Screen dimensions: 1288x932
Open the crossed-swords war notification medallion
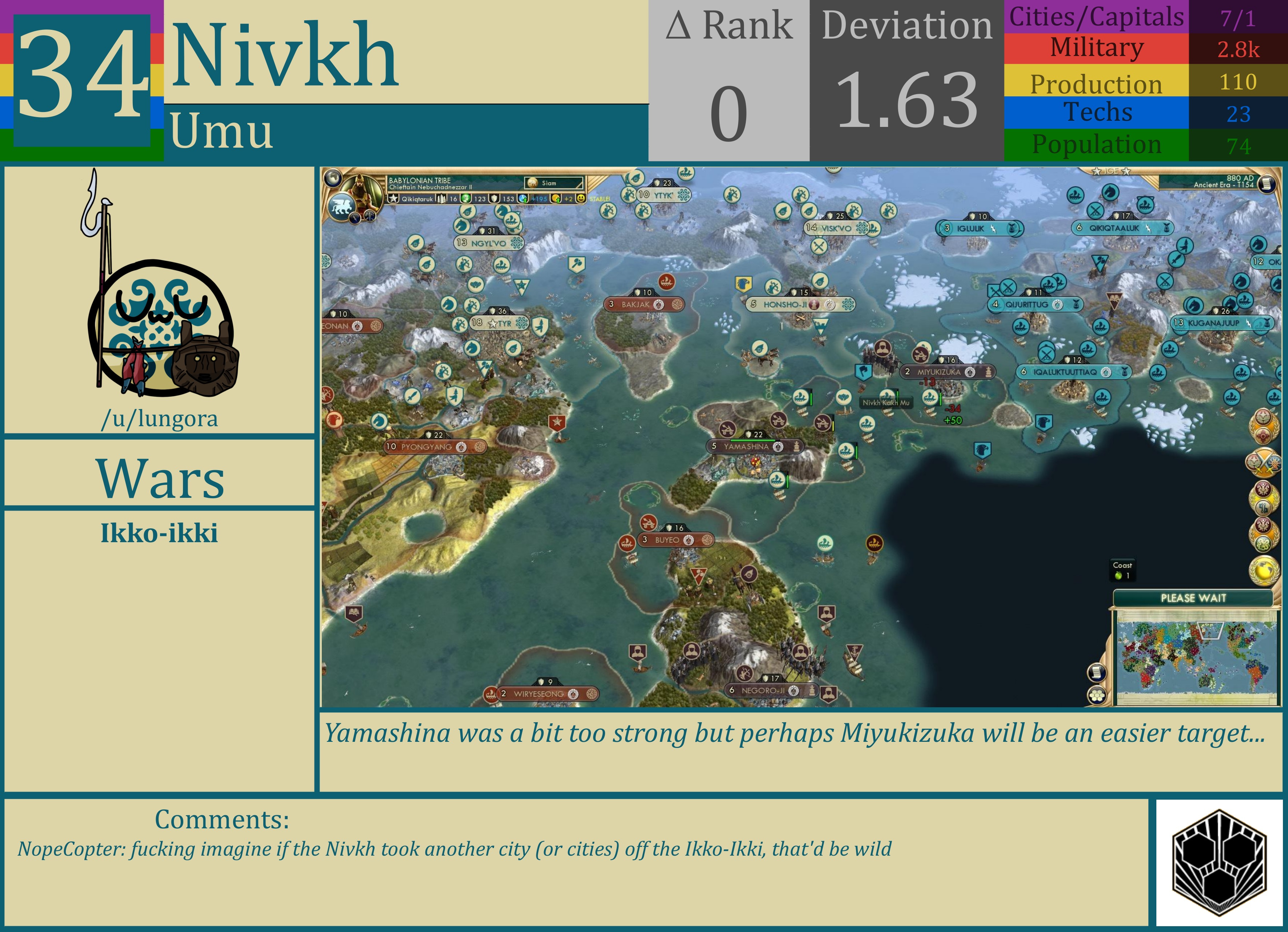(x=1264, y=462)
